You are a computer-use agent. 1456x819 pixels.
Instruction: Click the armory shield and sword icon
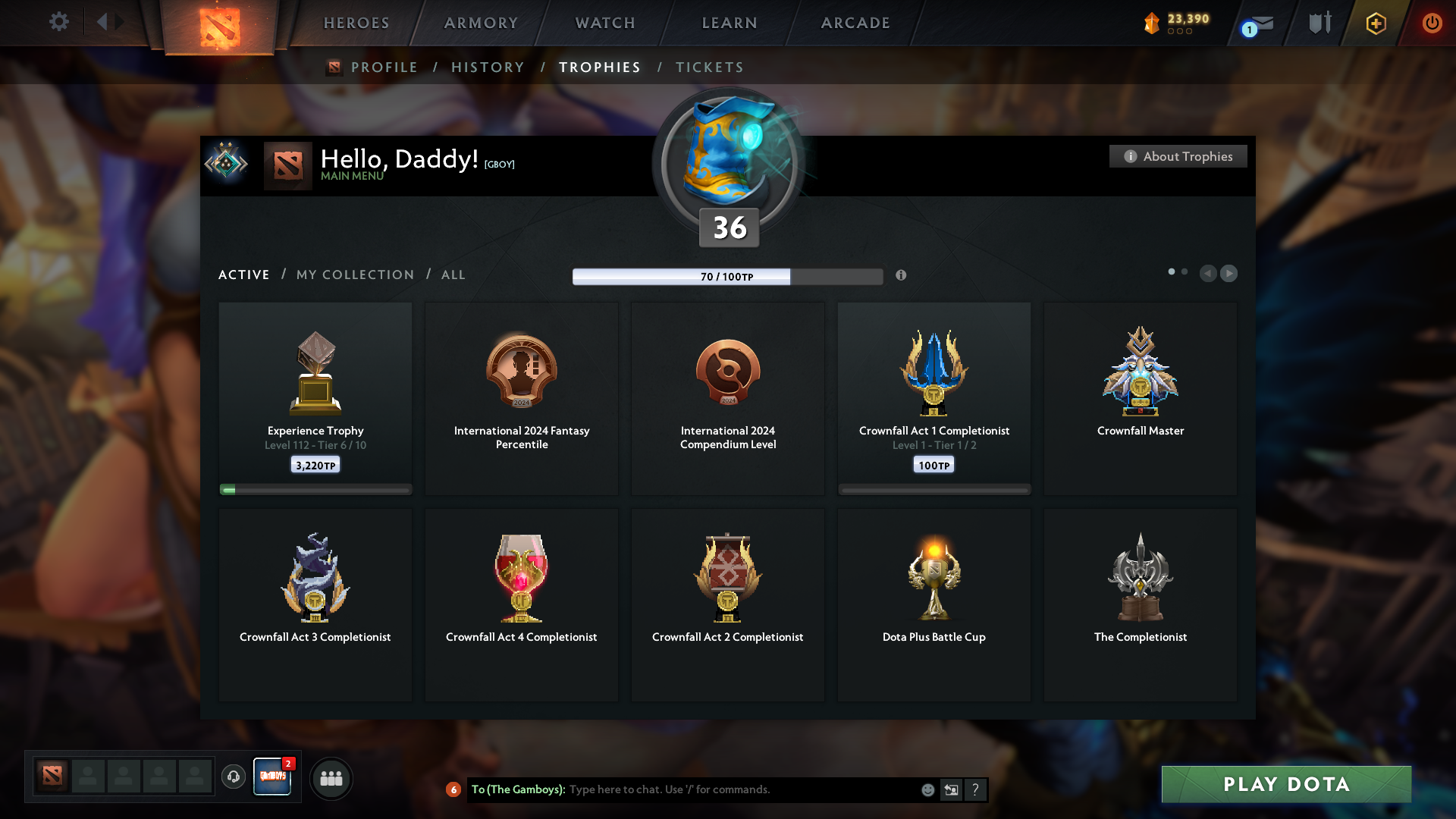pyautogui.click(x=1319, y=23)
